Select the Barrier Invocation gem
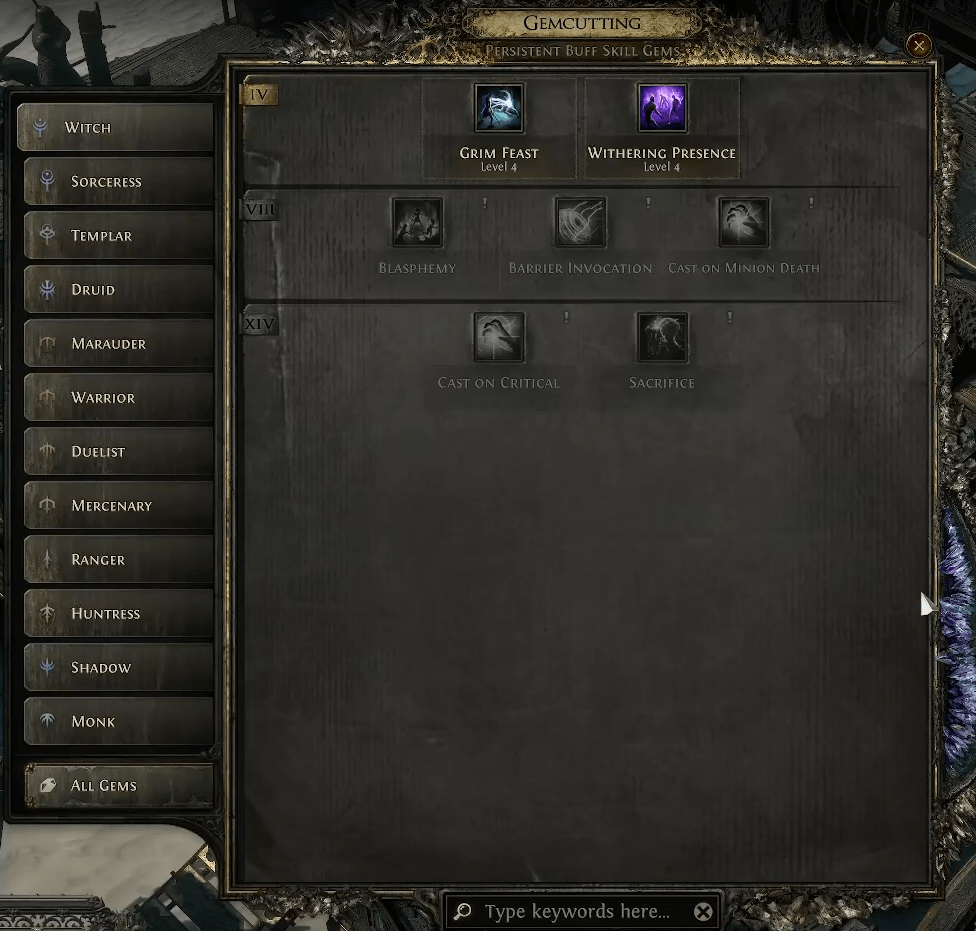Screen dimensions: 976x931 tap(580, 222)
